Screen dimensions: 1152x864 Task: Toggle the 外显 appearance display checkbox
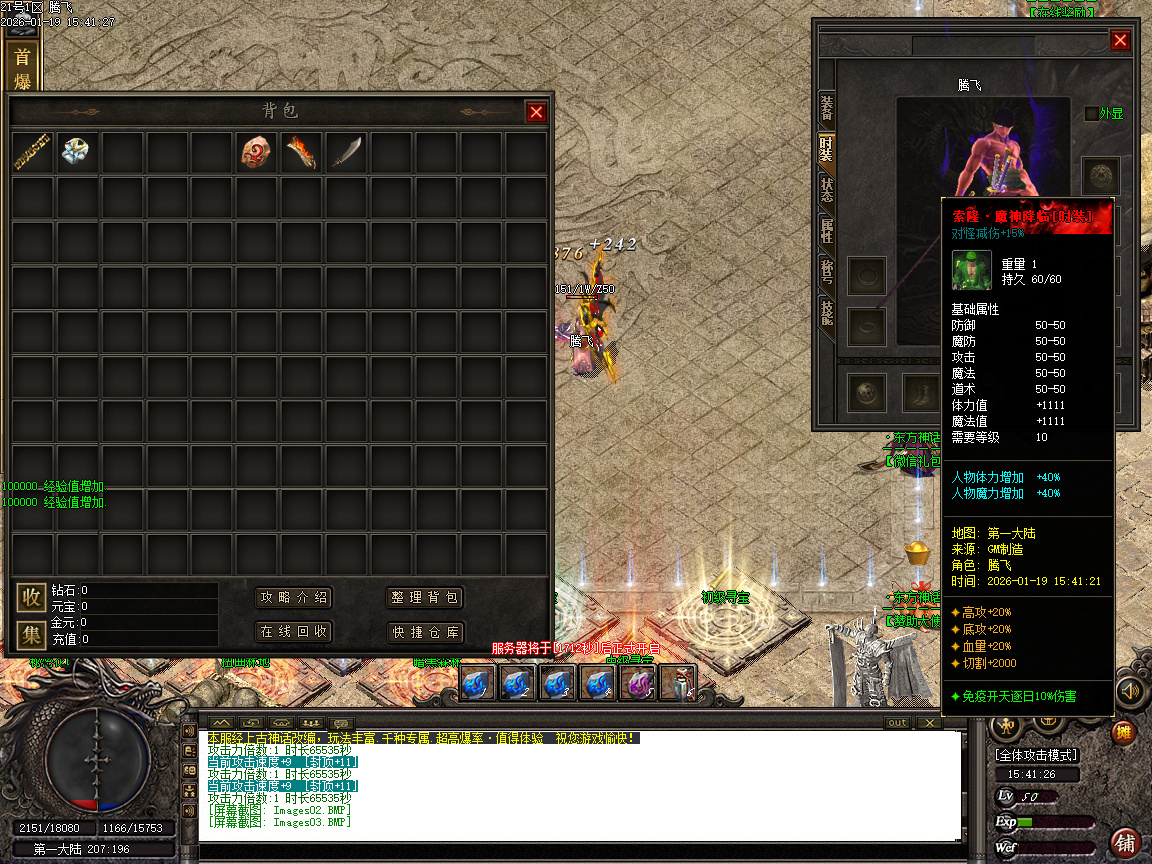click(1091, 114)
